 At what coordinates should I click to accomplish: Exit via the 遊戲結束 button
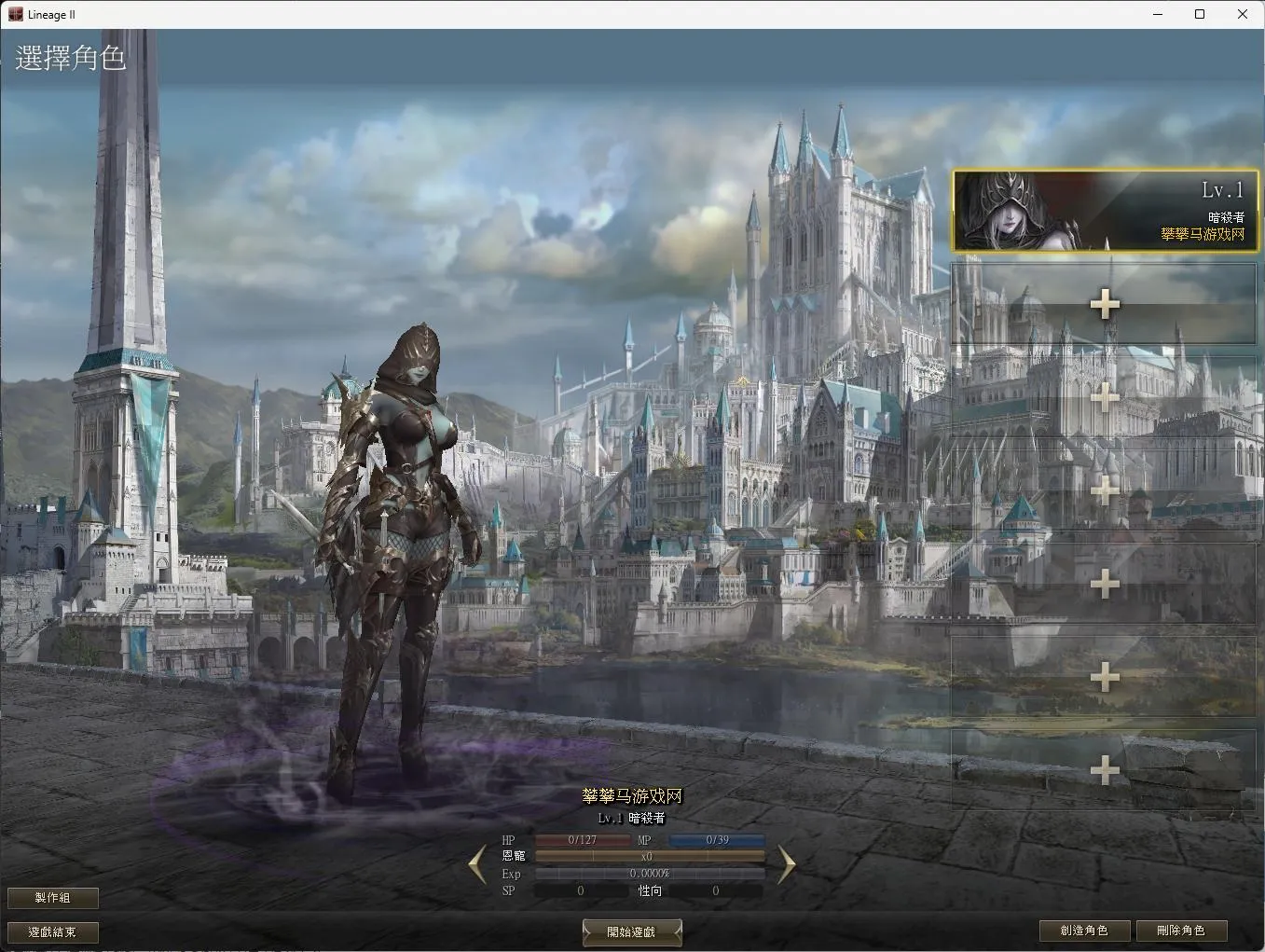(x=53, y=931)
